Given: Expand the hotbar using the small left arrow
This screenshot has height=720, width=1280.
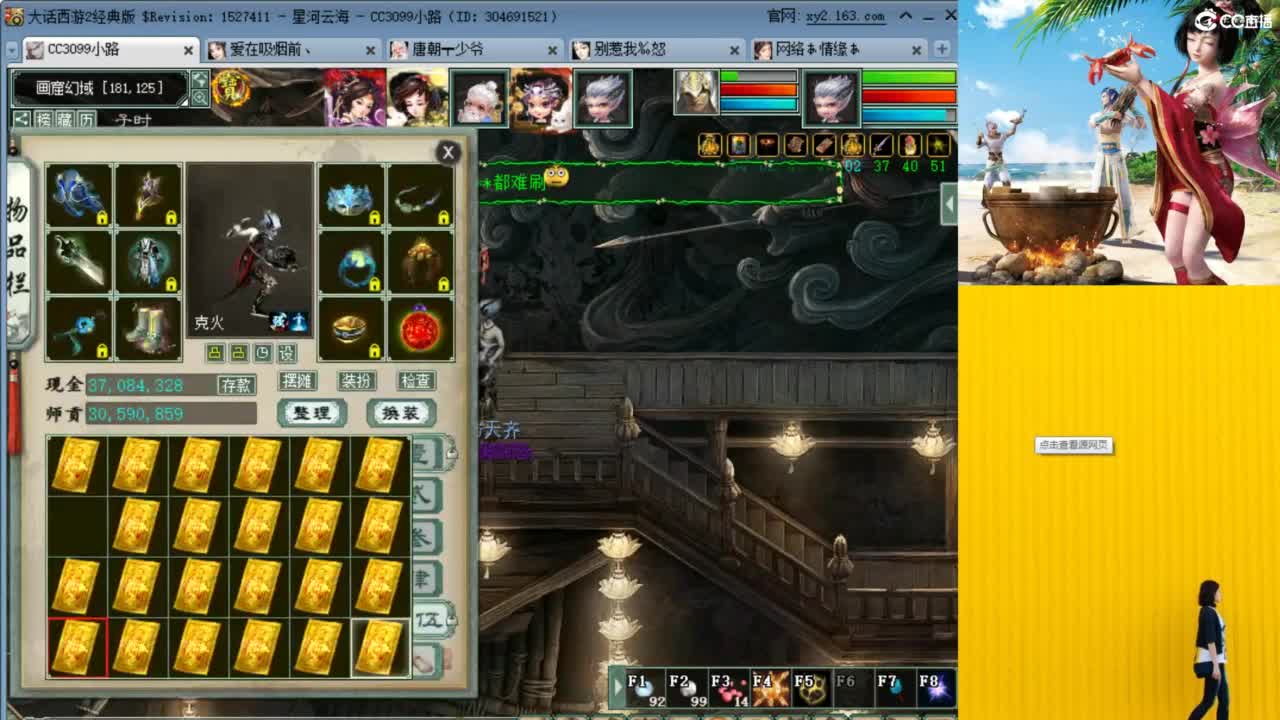Looking at the screenshot, I should pos(617,688).
